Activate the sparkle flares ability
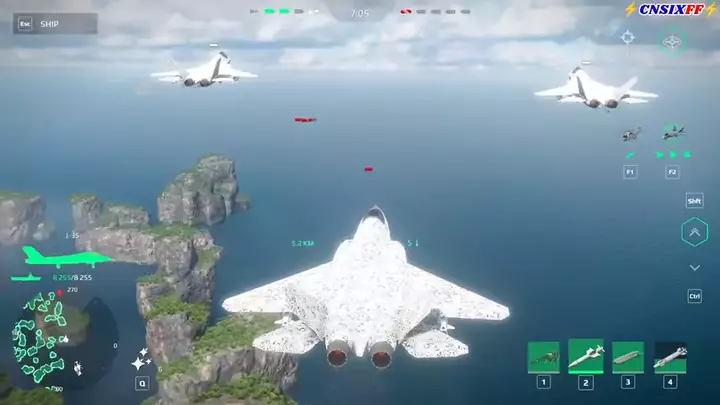The height and width of the screenshot is (405, 720). (x=141, y=360)
